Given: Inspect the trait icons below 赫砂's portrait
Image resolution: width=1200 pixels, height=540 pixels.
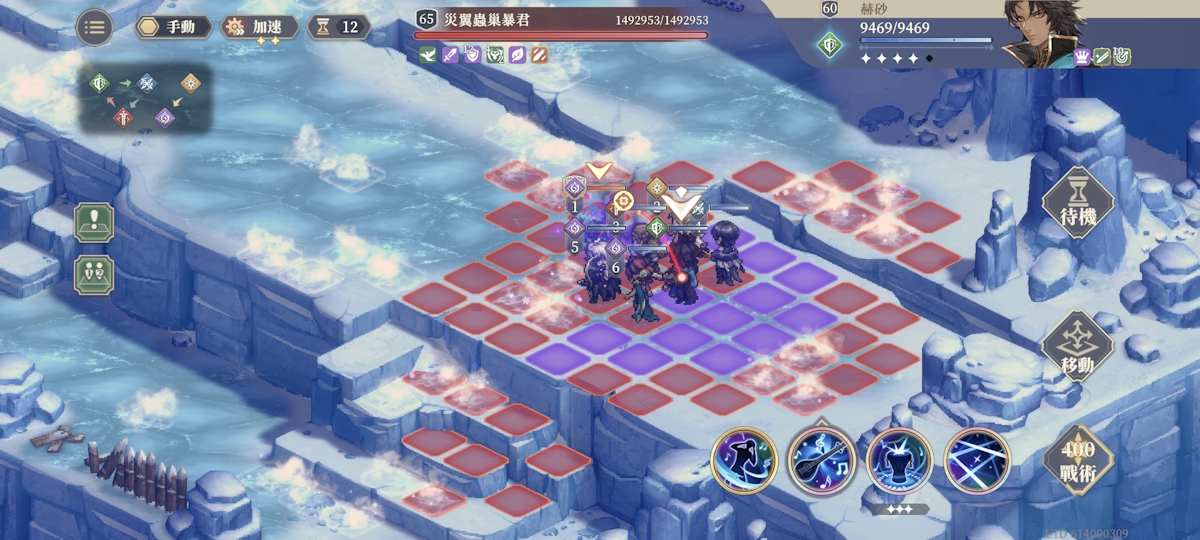Looking at the screenshot, I should 1102,57.
